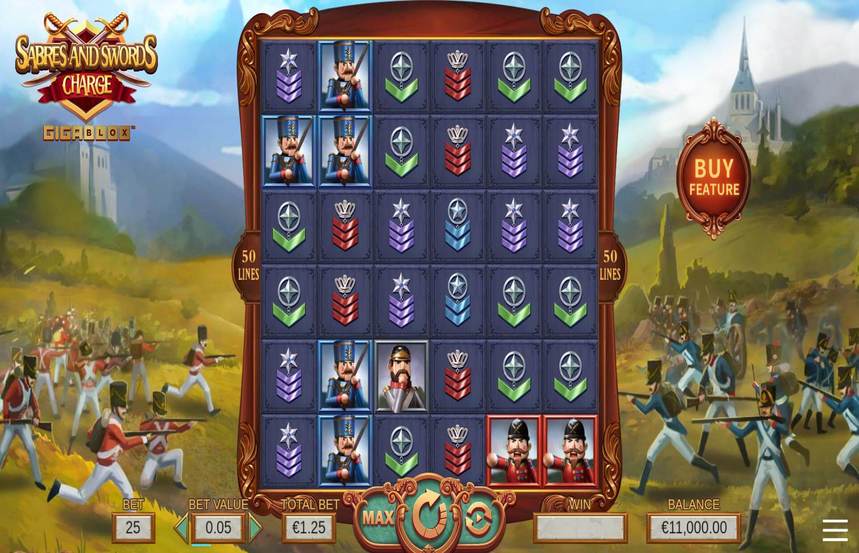Set the MAX bet
This screenshot has height=553, width=859.
(377, 517)
